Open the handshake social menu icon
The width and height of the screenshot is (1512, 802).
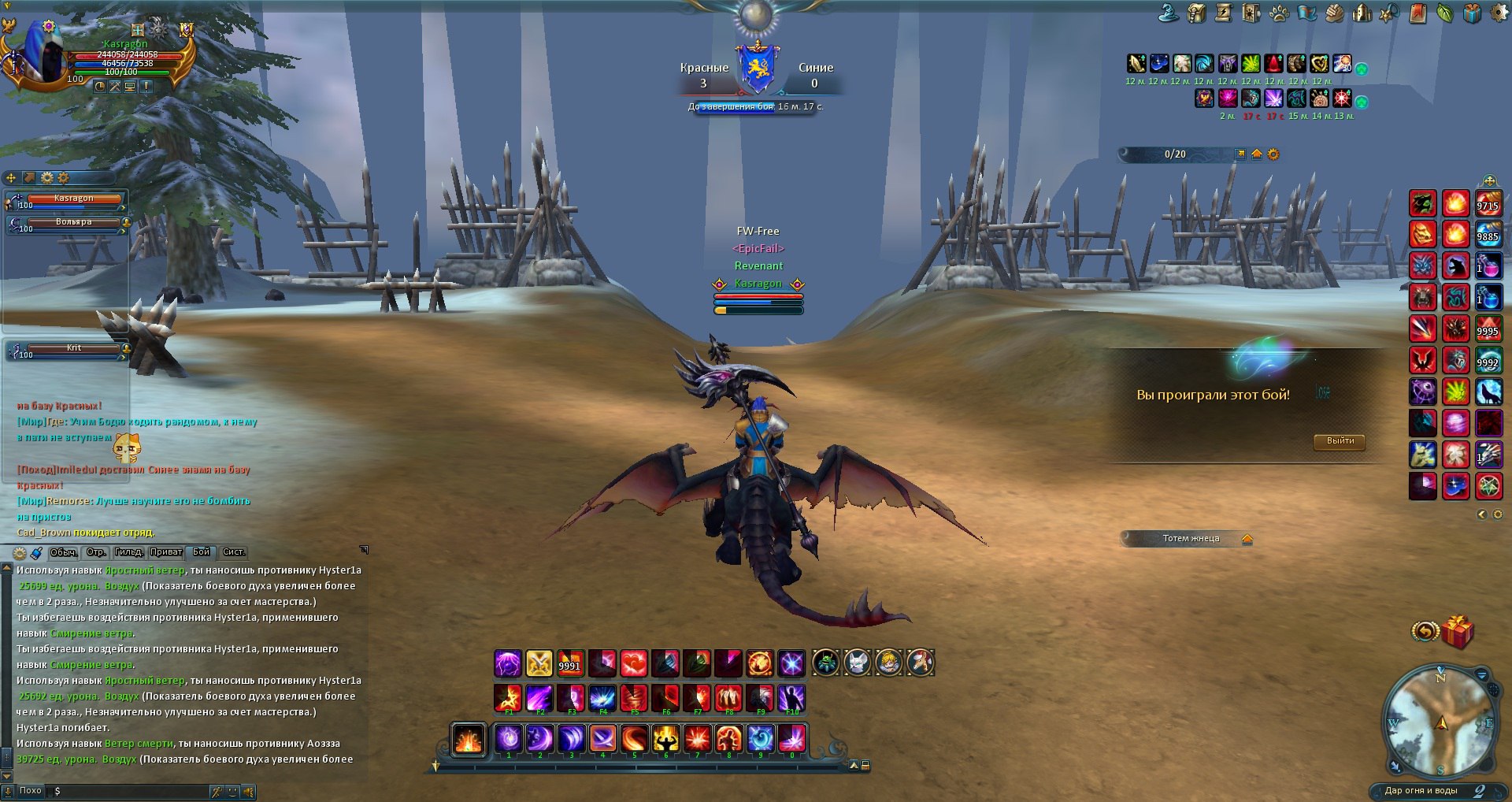coord(1334,13)
